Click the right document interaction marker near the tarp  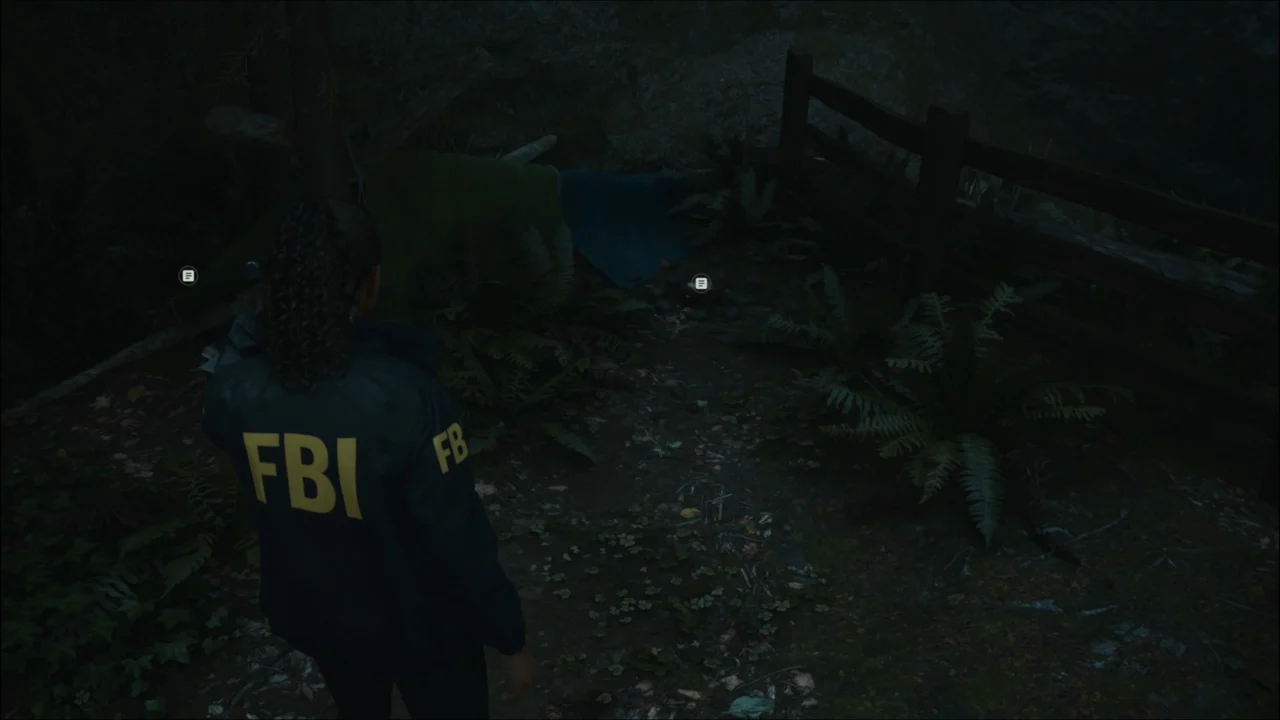(700, 283)
